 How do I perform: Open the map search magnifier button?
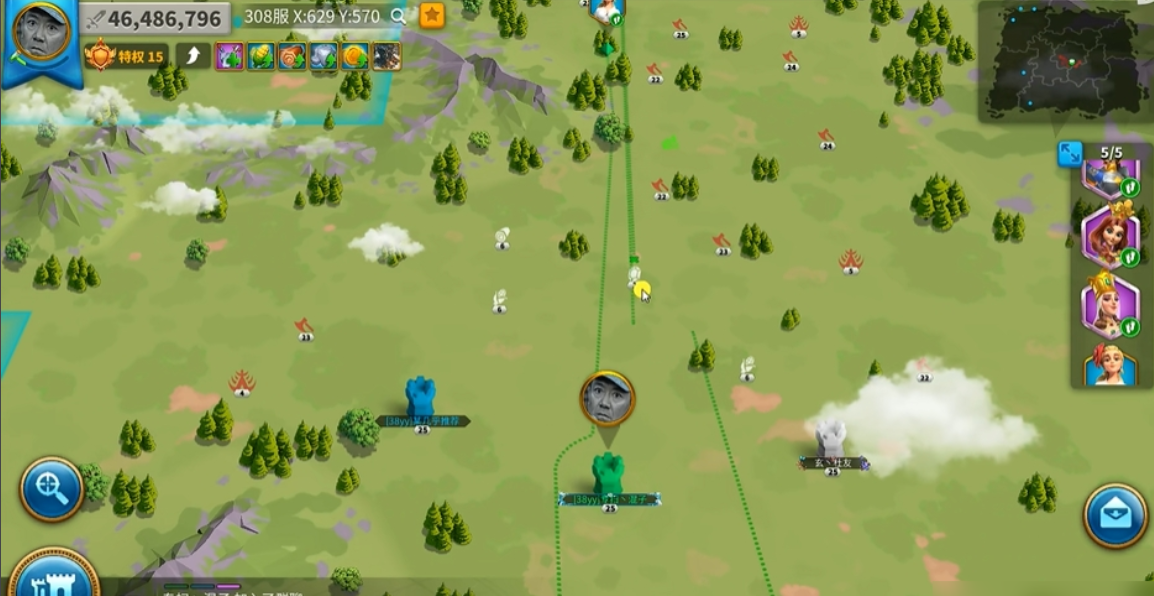coord(51,489)
